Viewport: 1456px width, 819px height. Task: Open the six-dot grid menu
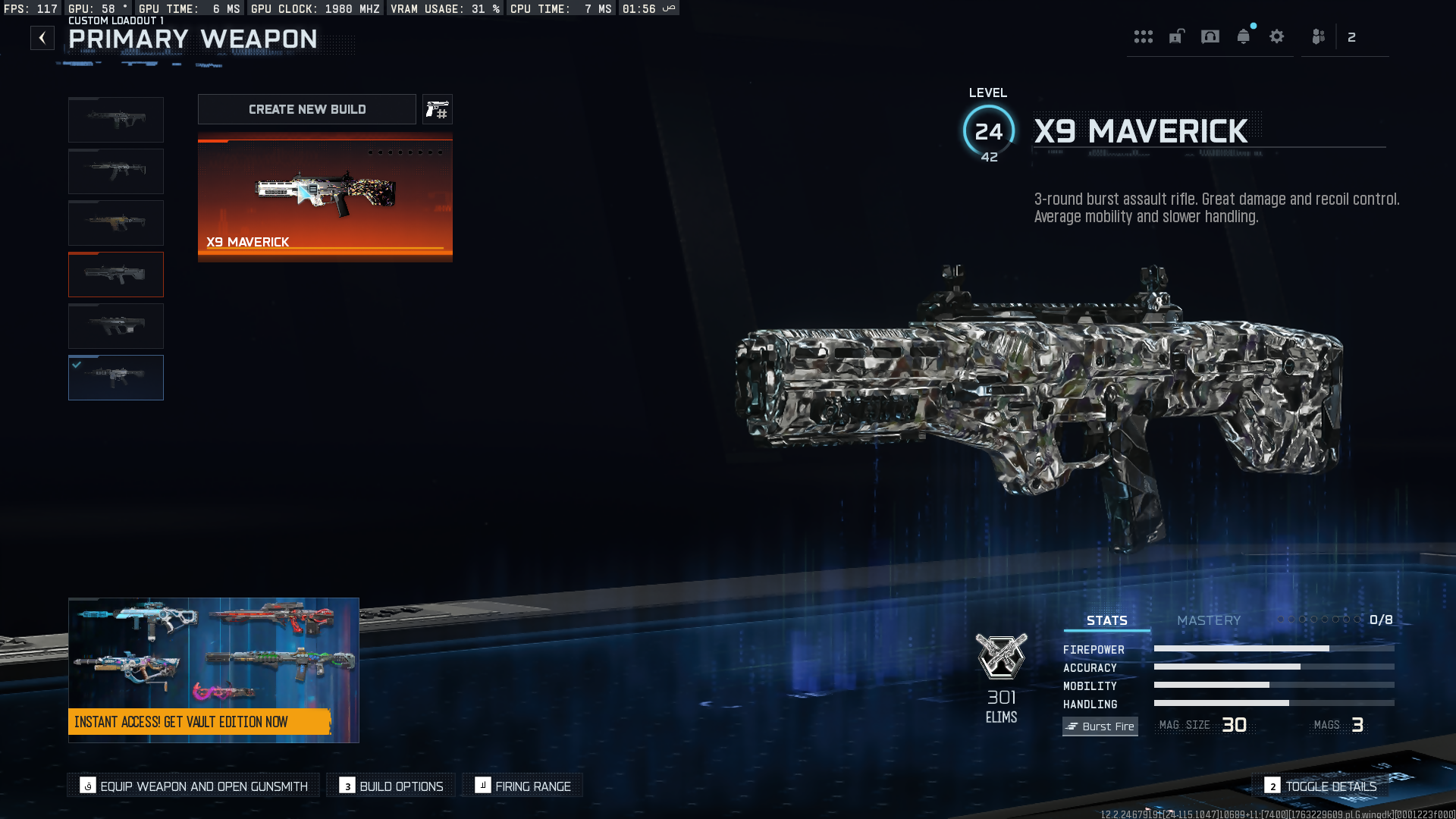pos(1144,37)
